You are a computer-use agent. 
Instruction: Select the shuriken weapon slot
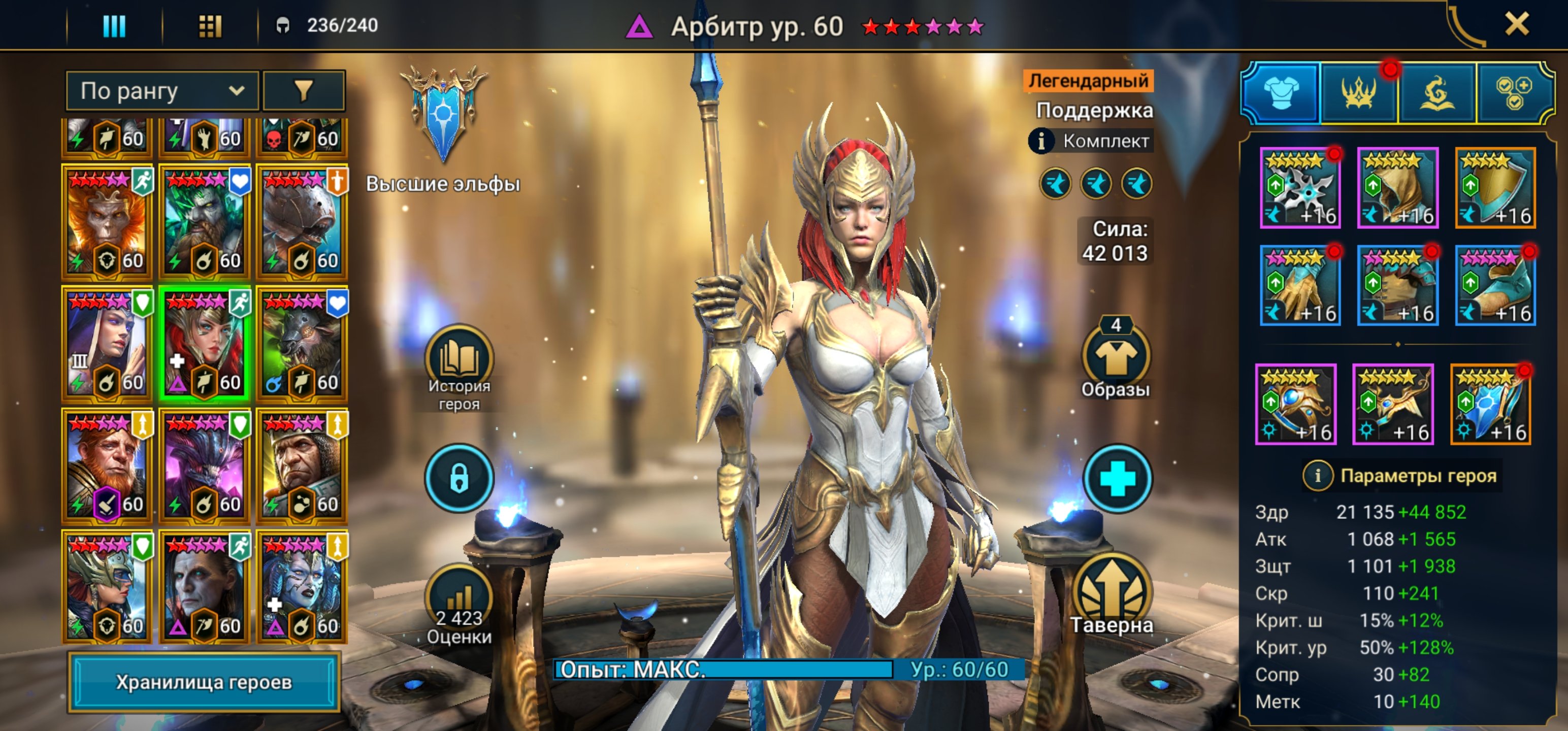coord(1299,188)
